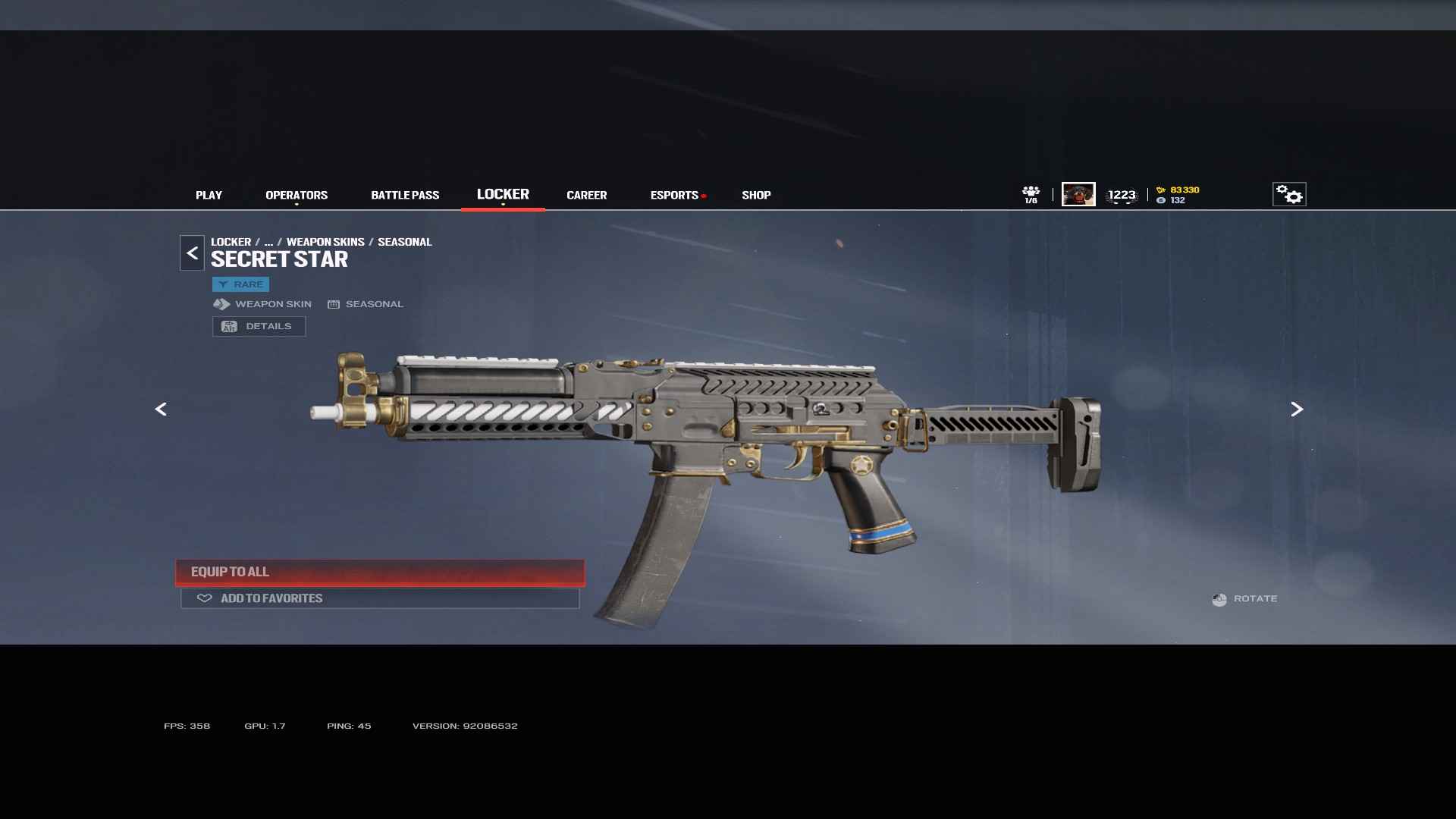Visit the Shop tab

[x=756, y=195]
